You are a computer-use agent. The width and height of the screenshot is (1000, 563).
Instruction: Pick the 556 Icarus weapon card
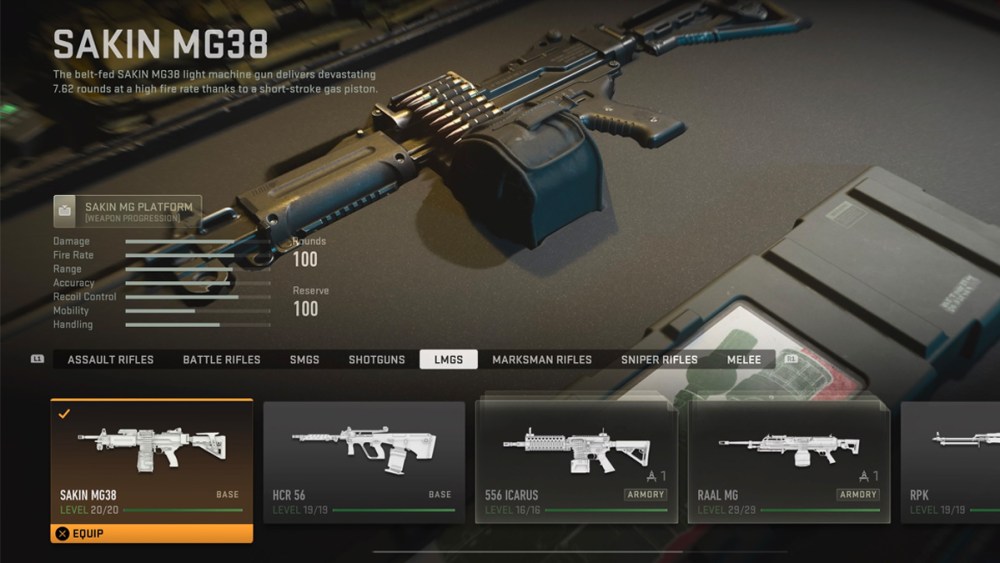[x=576, y=462]
